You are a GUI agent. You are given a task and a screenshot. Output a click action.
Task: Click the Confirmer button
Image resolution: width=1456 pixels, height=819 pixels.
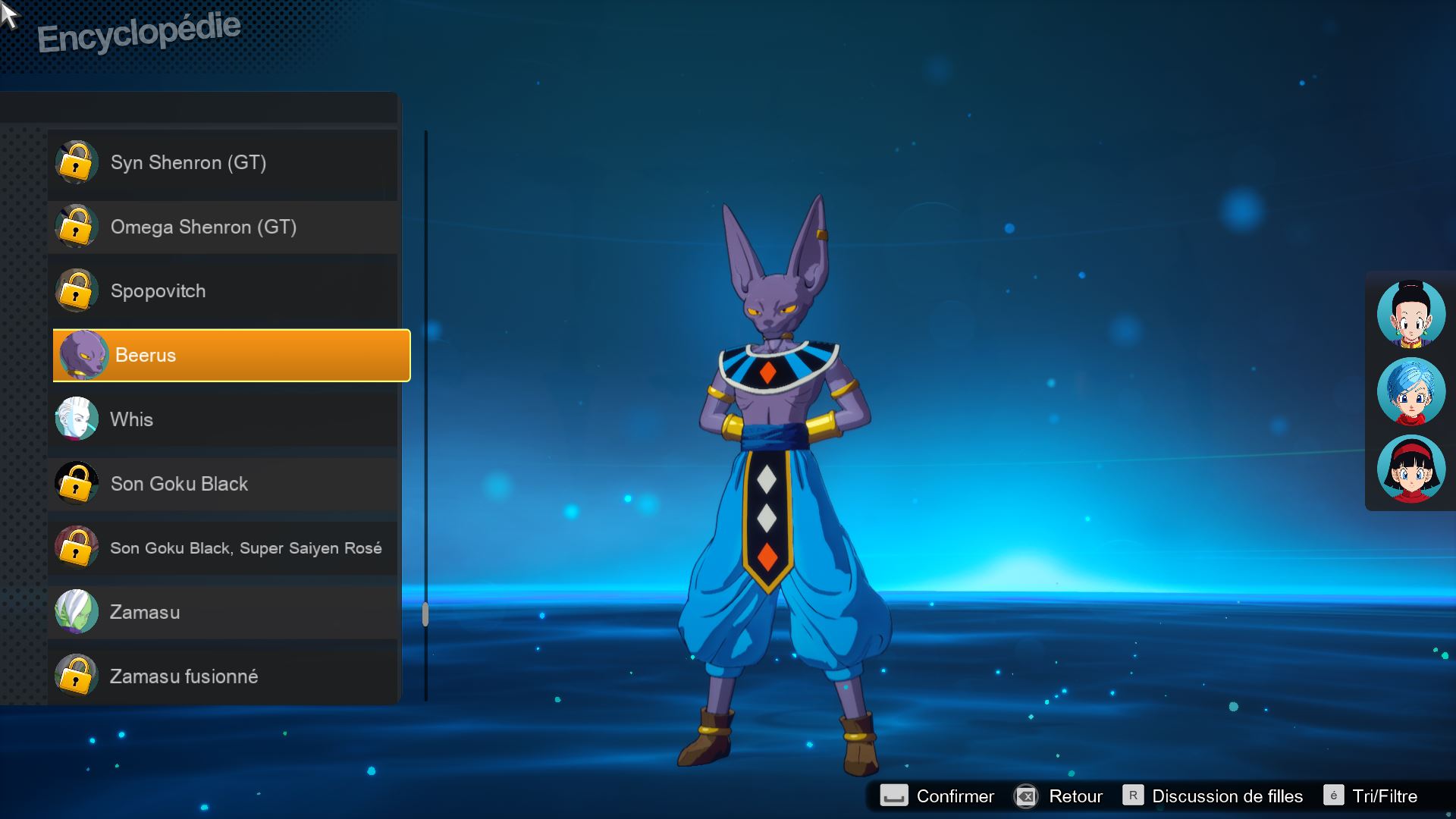tap(937, 796)
